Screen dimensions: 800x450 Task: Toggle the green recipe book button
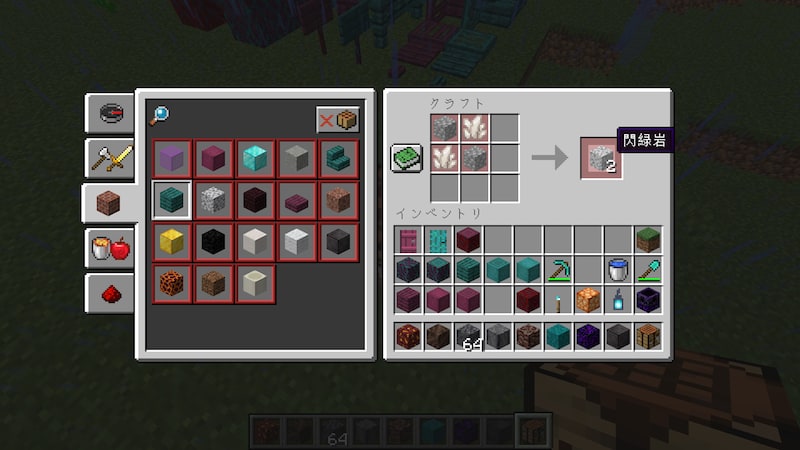tap(406, 158)
